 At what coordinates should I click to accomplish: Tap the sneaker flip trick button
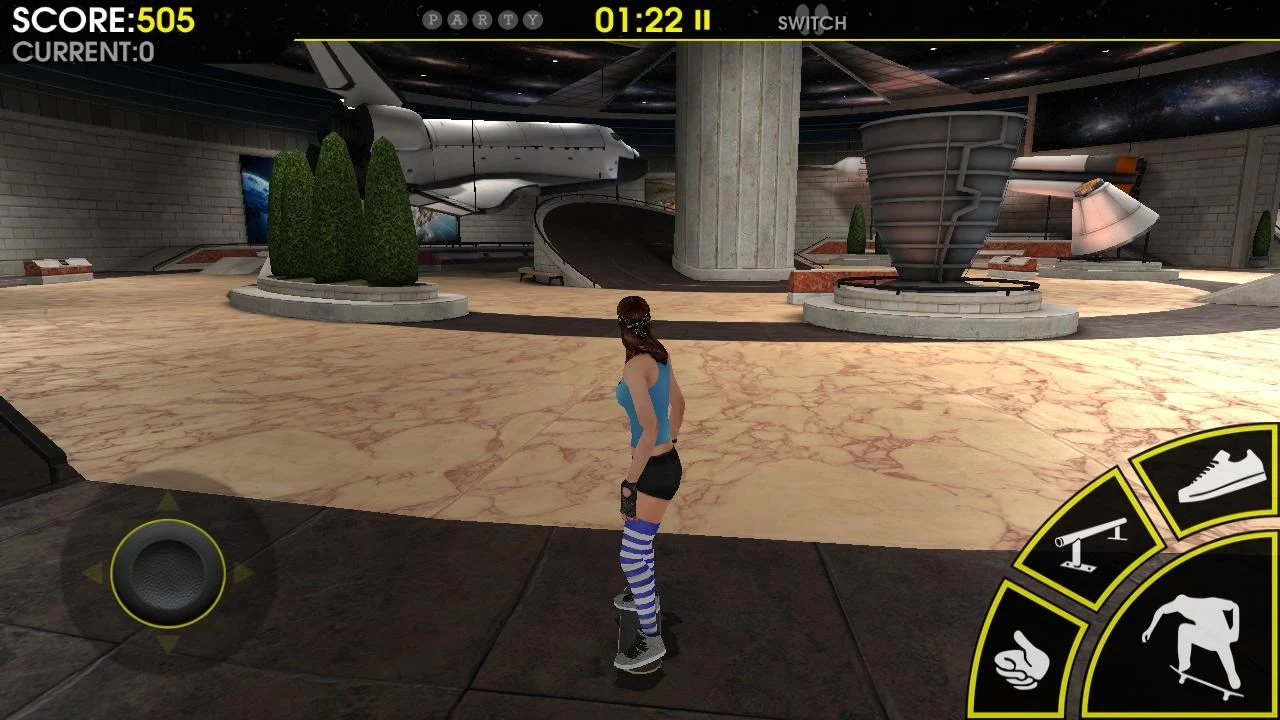click(1219, 477)
